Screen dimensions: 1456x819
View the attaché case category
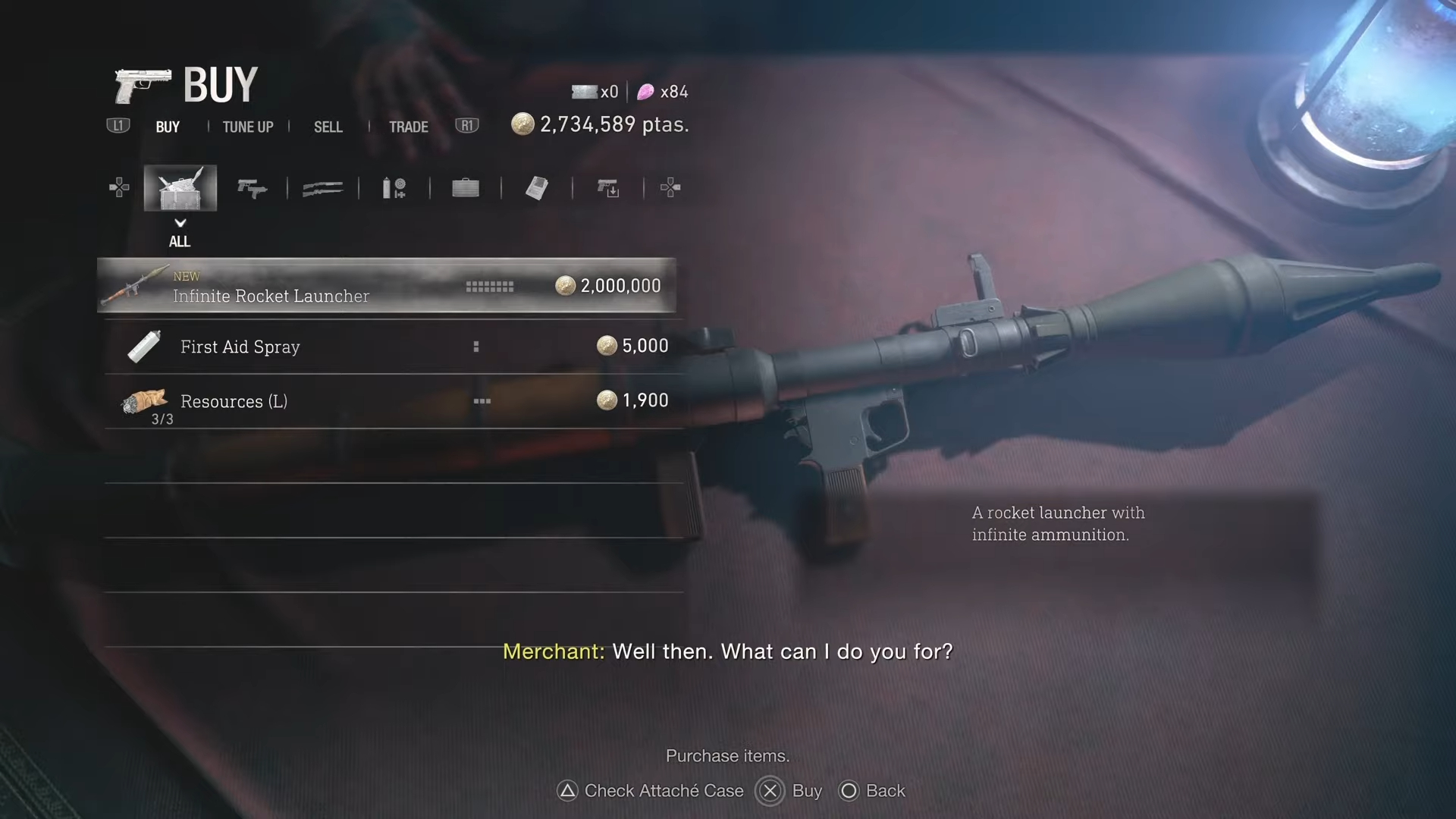pyautogui.click(x=466, y=188)
